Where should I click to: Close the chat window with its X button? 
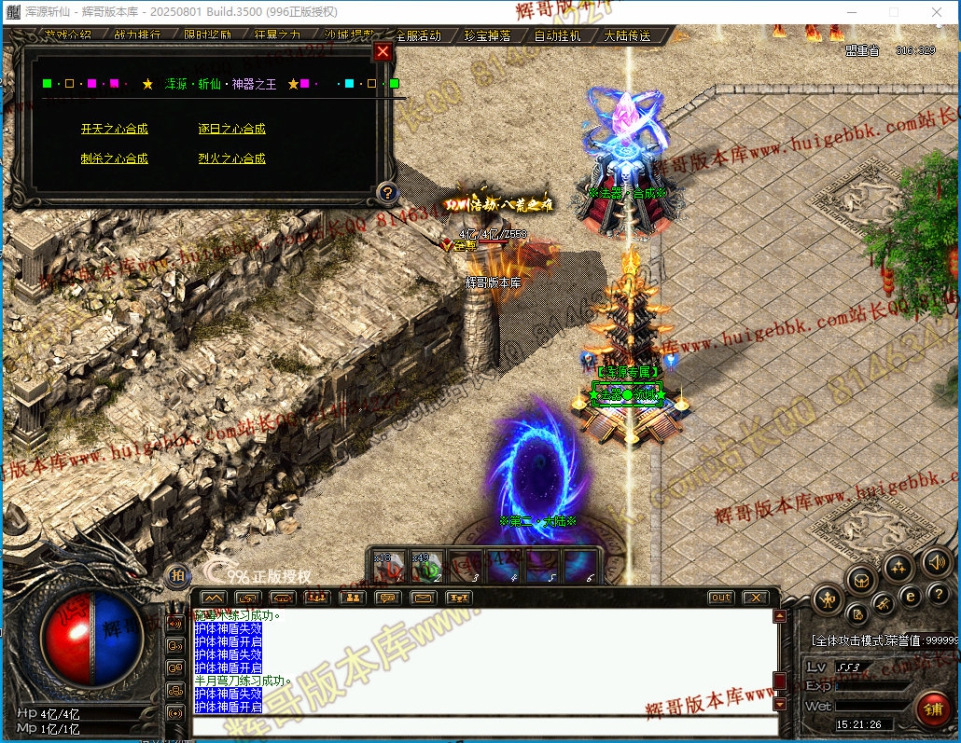(755, 598)
